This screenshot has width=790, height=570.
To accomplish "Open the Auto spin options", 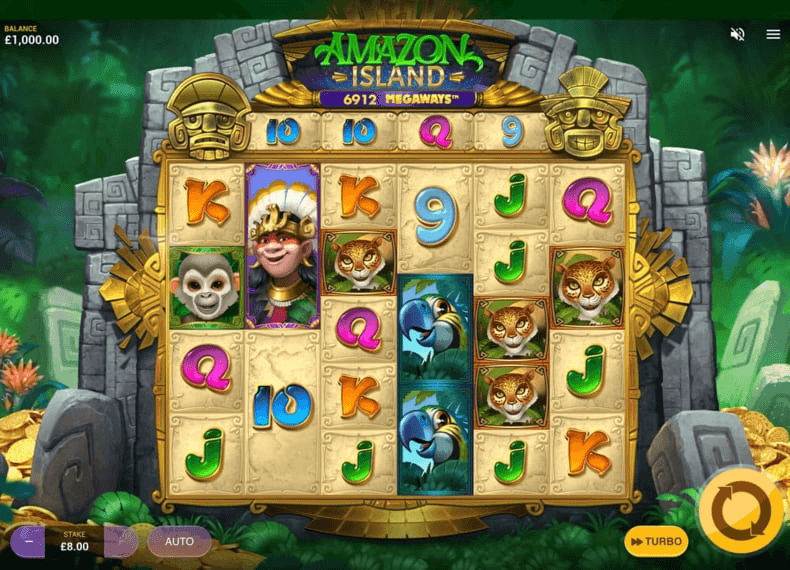I will pos(179,541).
